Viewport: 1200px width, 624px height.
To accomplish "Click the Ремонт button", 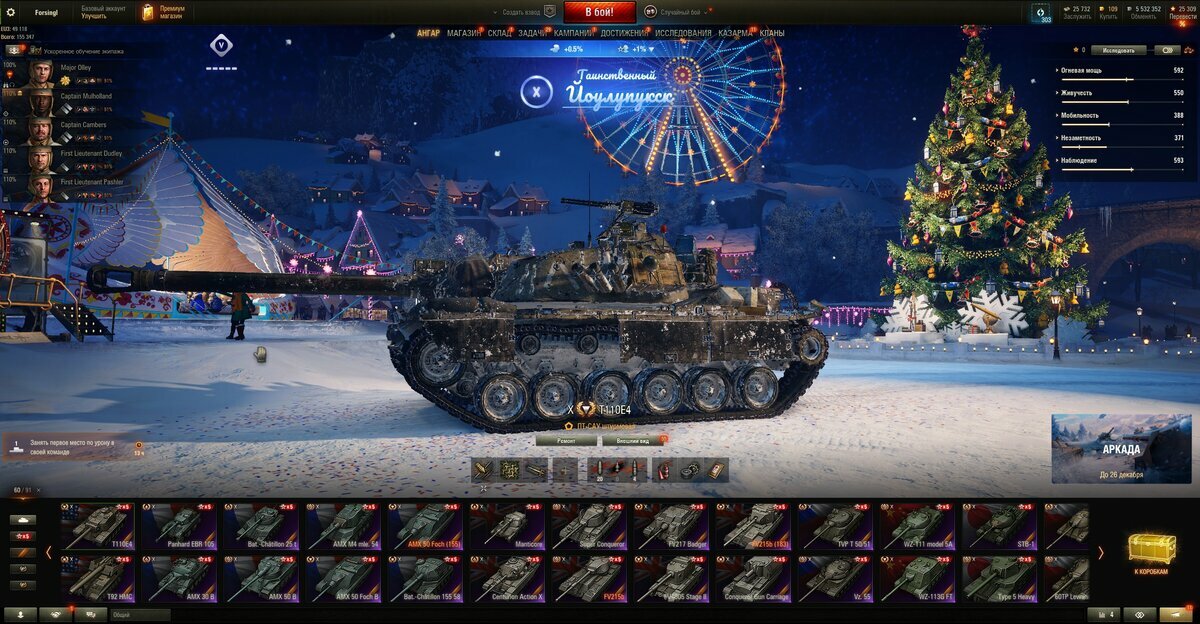I will coord(565,440).
